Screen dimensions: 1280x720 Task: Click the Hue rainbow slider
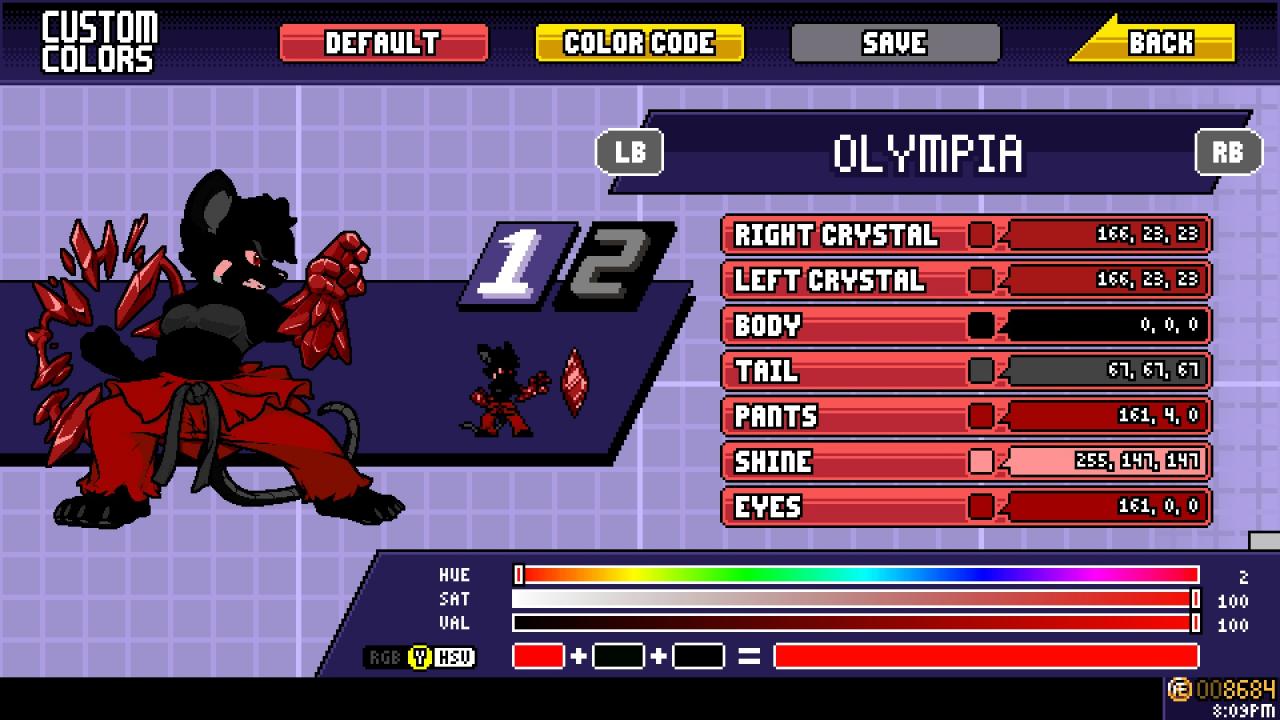(857, 575)
